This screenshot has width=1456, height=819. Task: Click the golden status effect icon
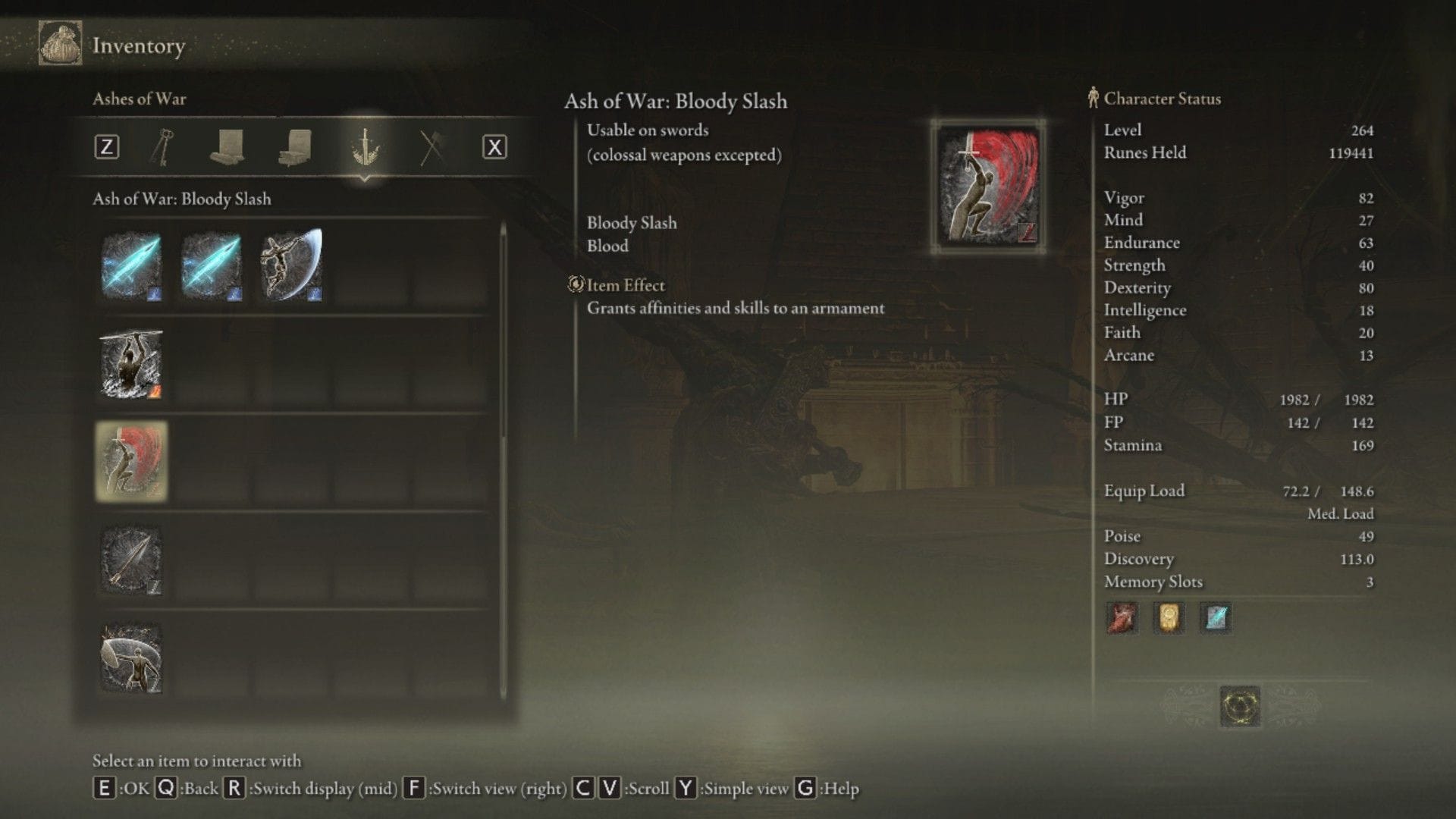click(x=1169, y=618)
